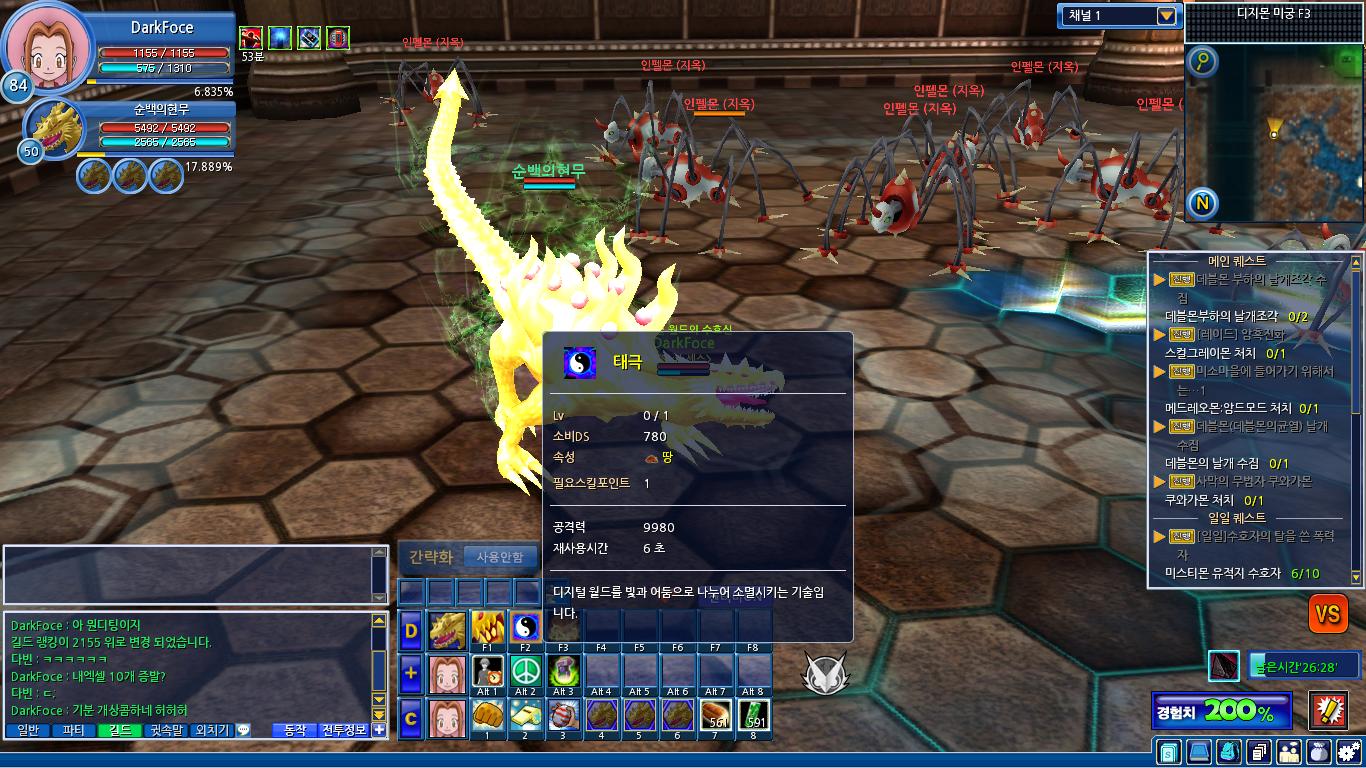Switch chat to the 파티 tab

[73, 731]
